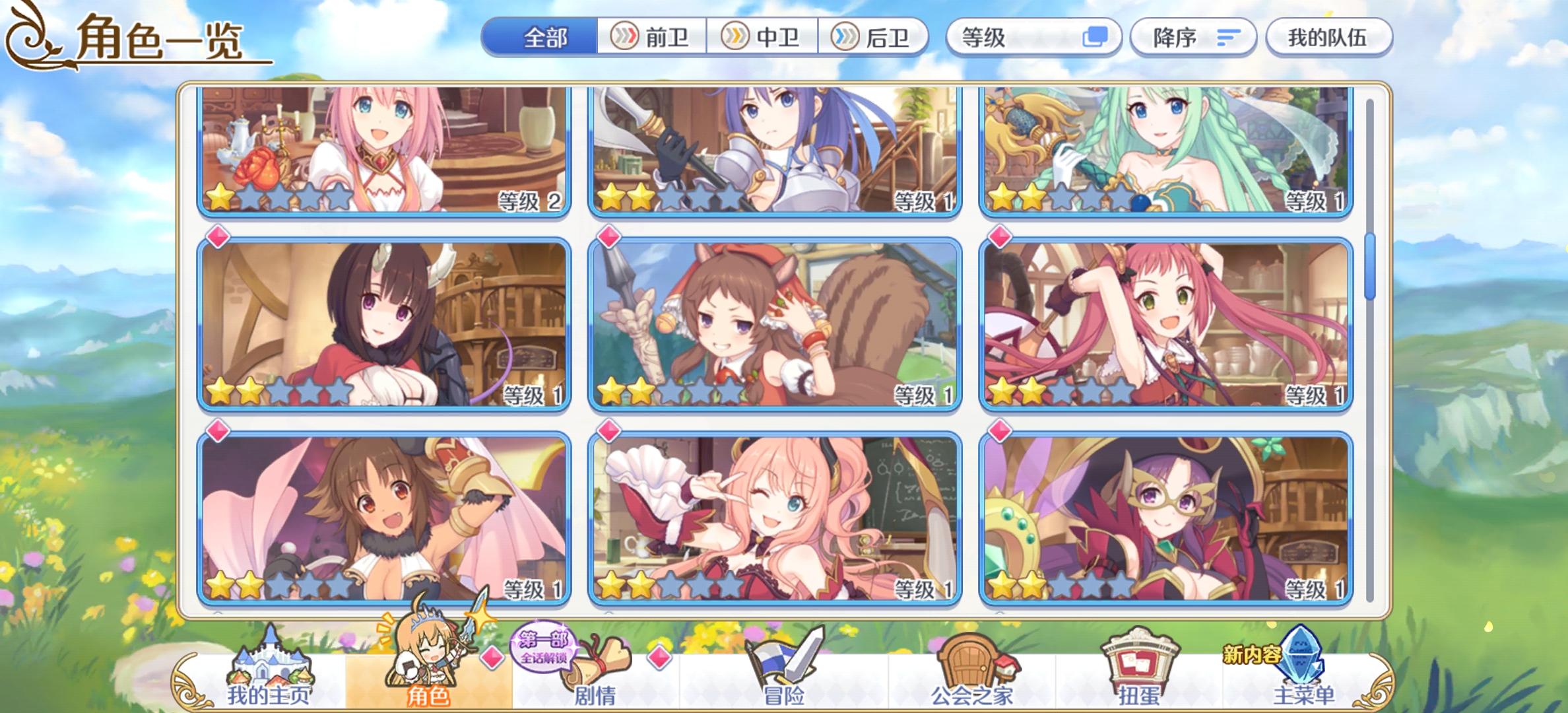
Task: Click the sort order icon next to 降序
Action: 1227,38
